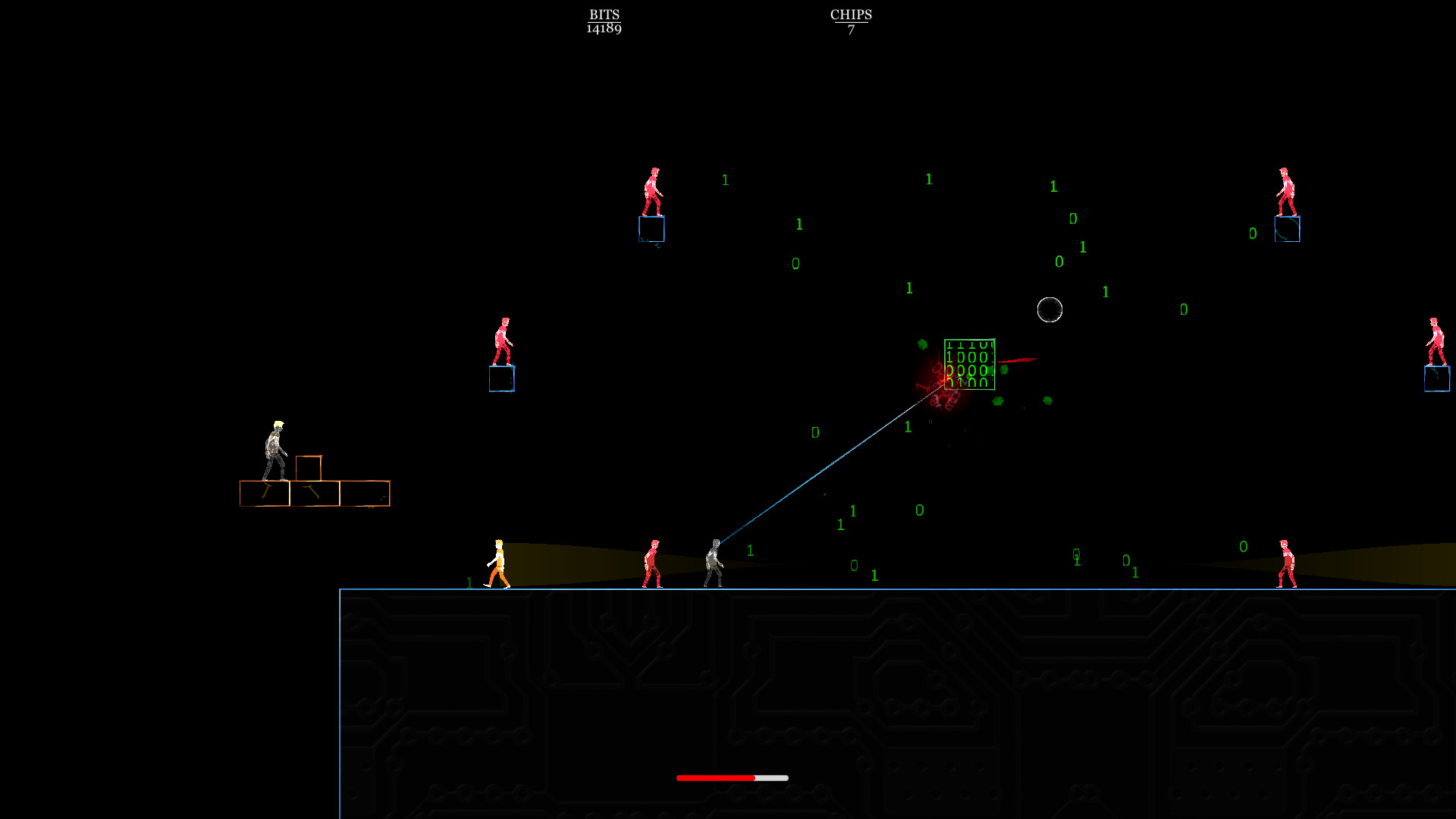Select the red projectile flying from the binary block
The image size is (1456, 819).
(1019, 359)
